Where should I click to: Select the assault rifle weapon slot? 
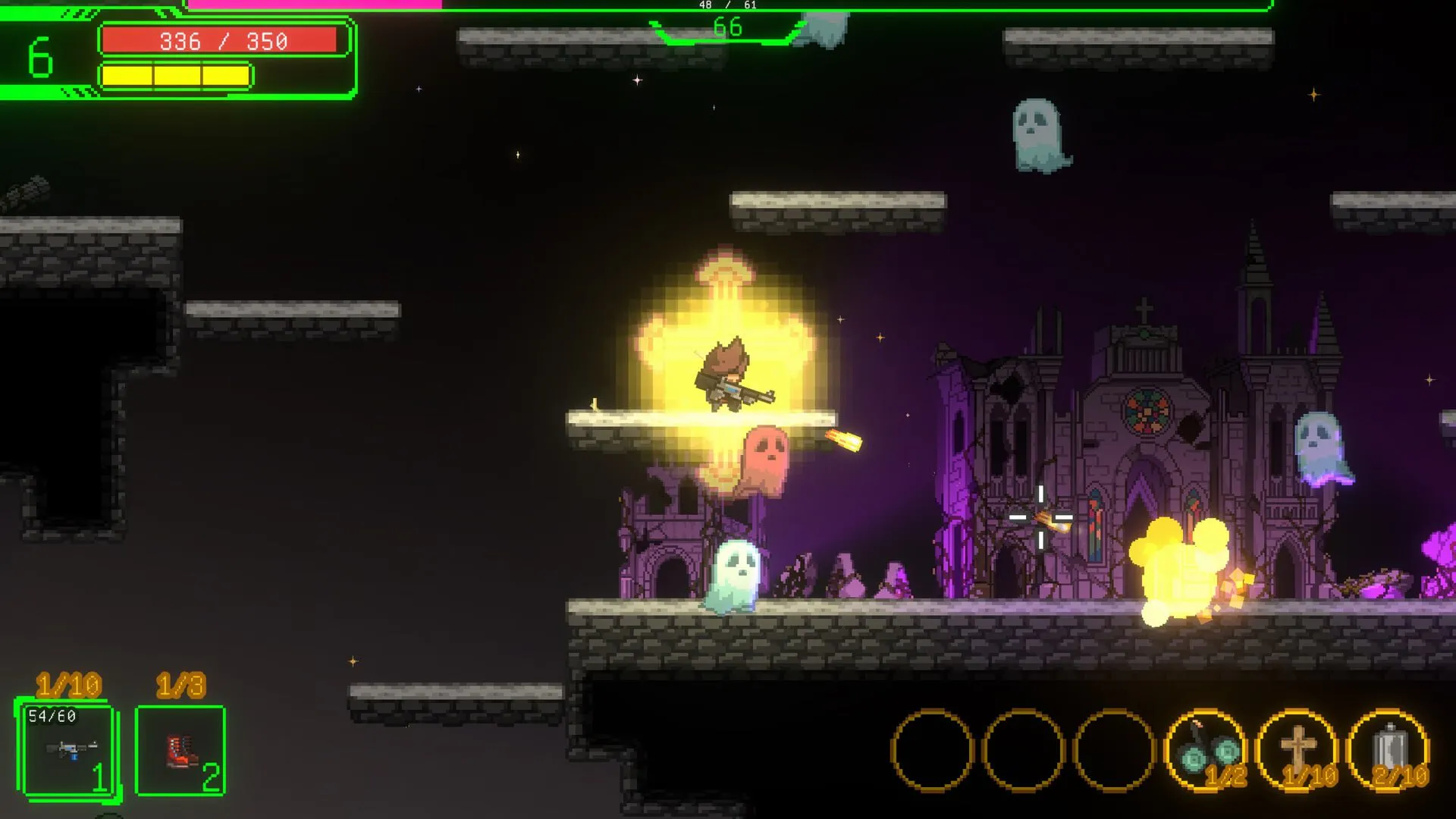click(69, 750)
